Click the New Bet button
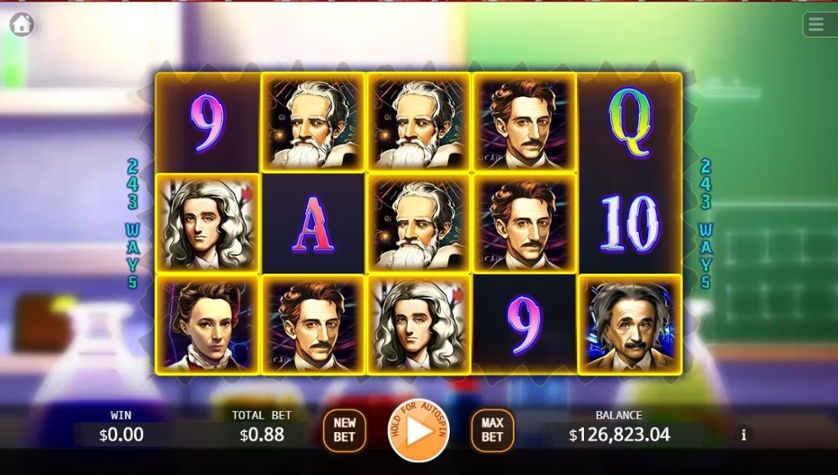 [344, 430]
